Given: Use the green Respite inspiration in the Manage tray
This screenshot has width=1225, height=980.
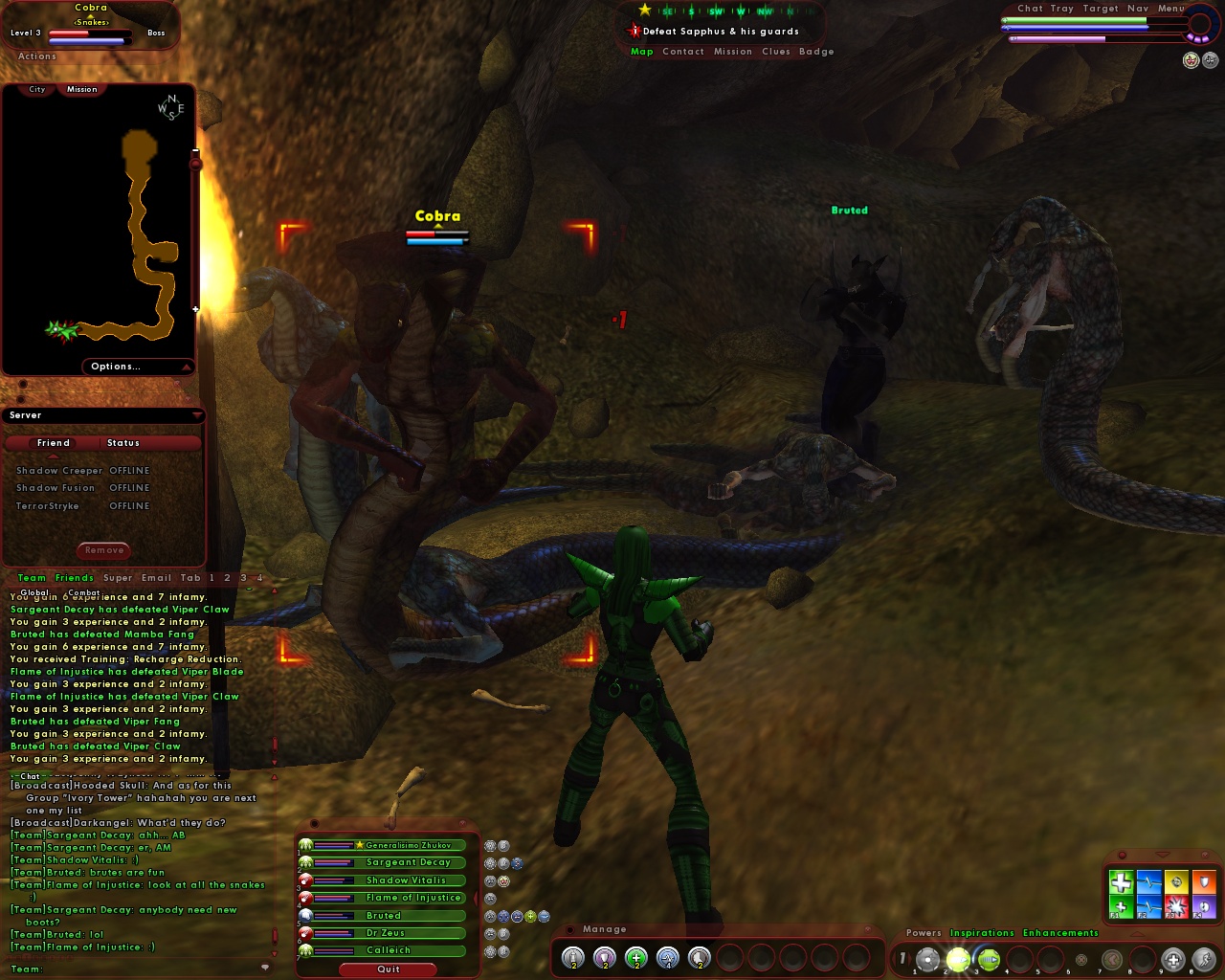Looking at the screenshot, I should 635,957.
